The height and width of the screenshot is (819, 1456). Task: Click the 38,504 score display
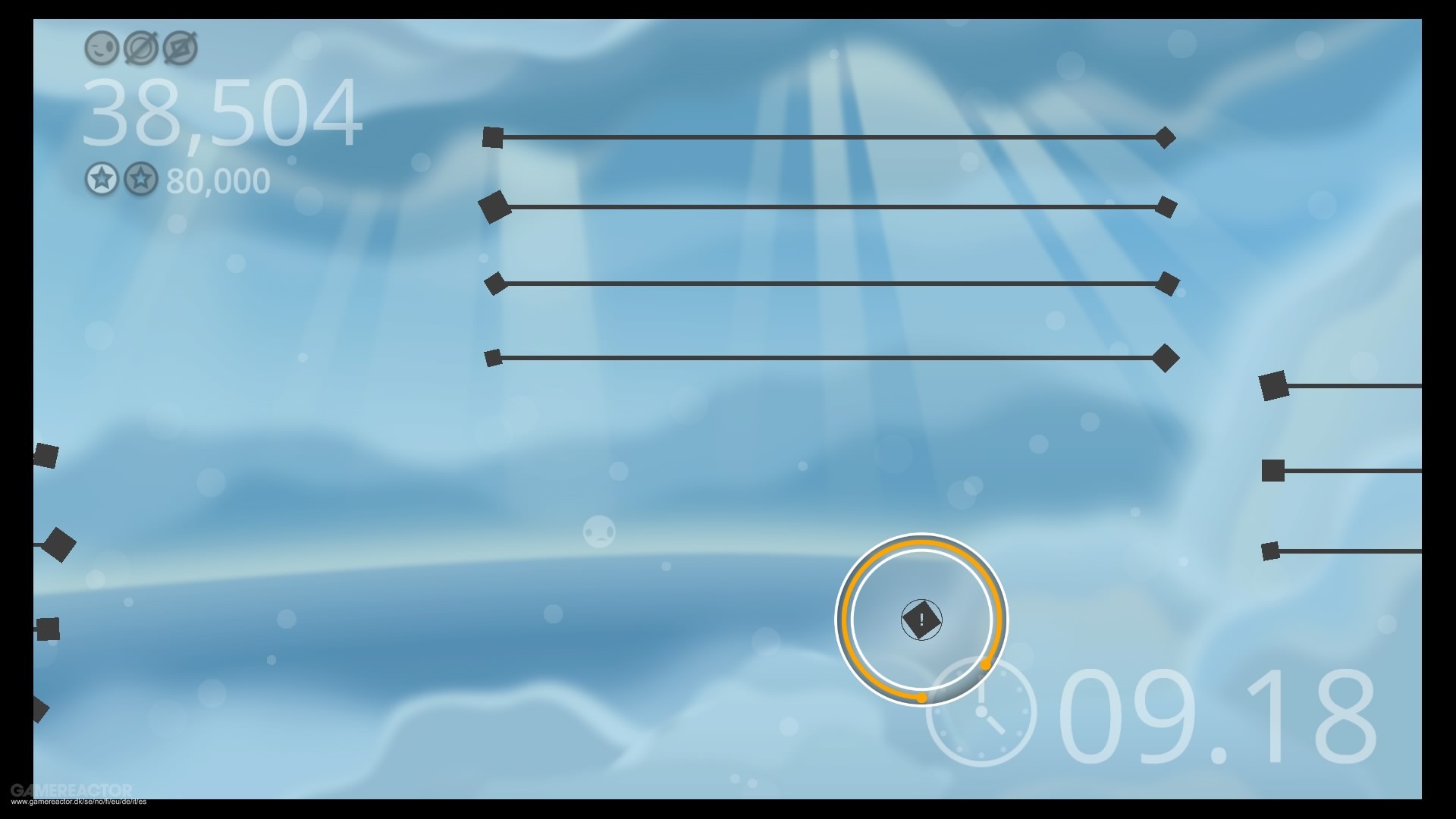click(224, 112)
